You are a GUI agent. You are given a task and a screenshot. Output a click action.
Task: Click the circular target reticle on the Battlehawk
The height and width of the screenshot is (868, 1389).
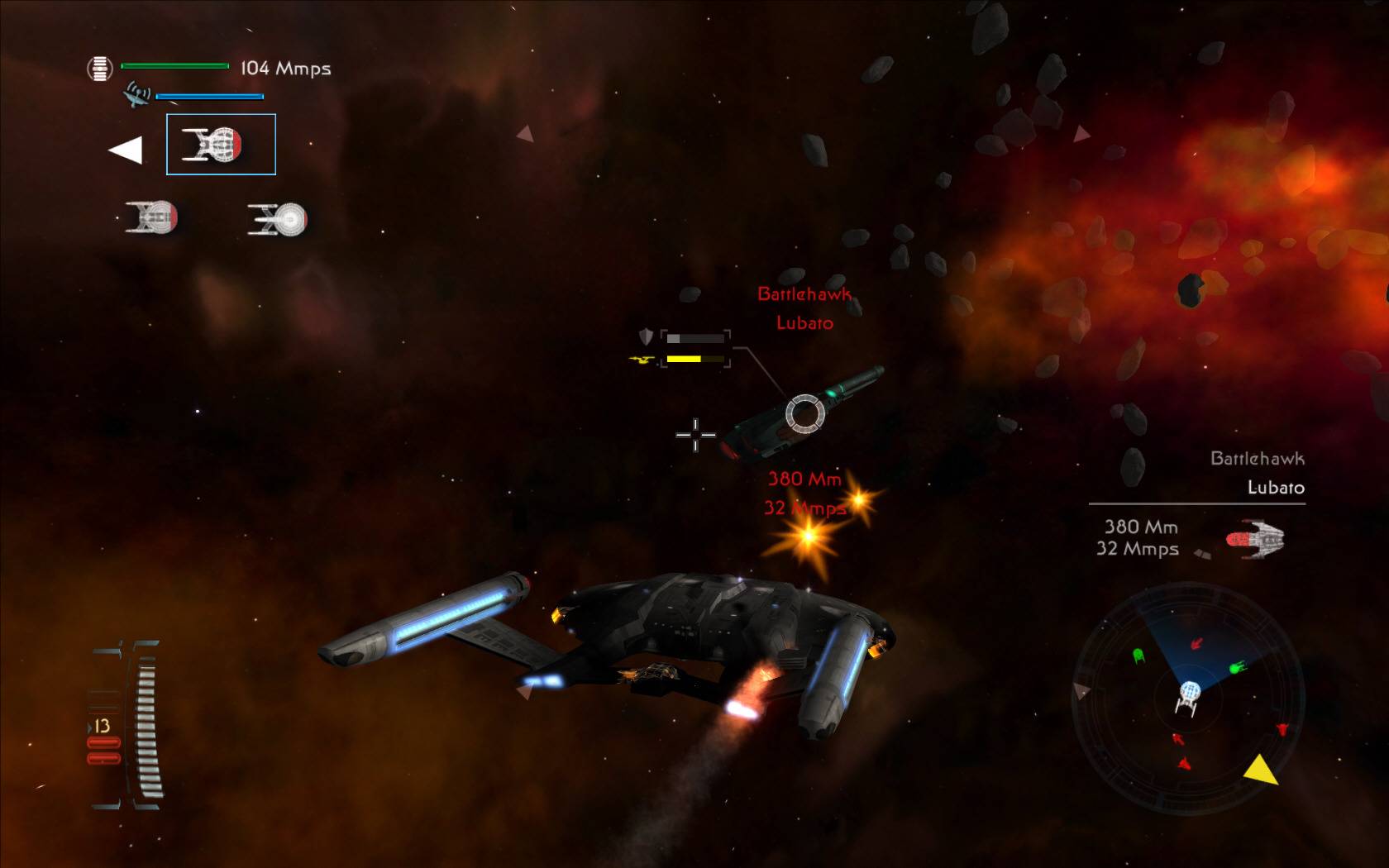click(804, 413)
